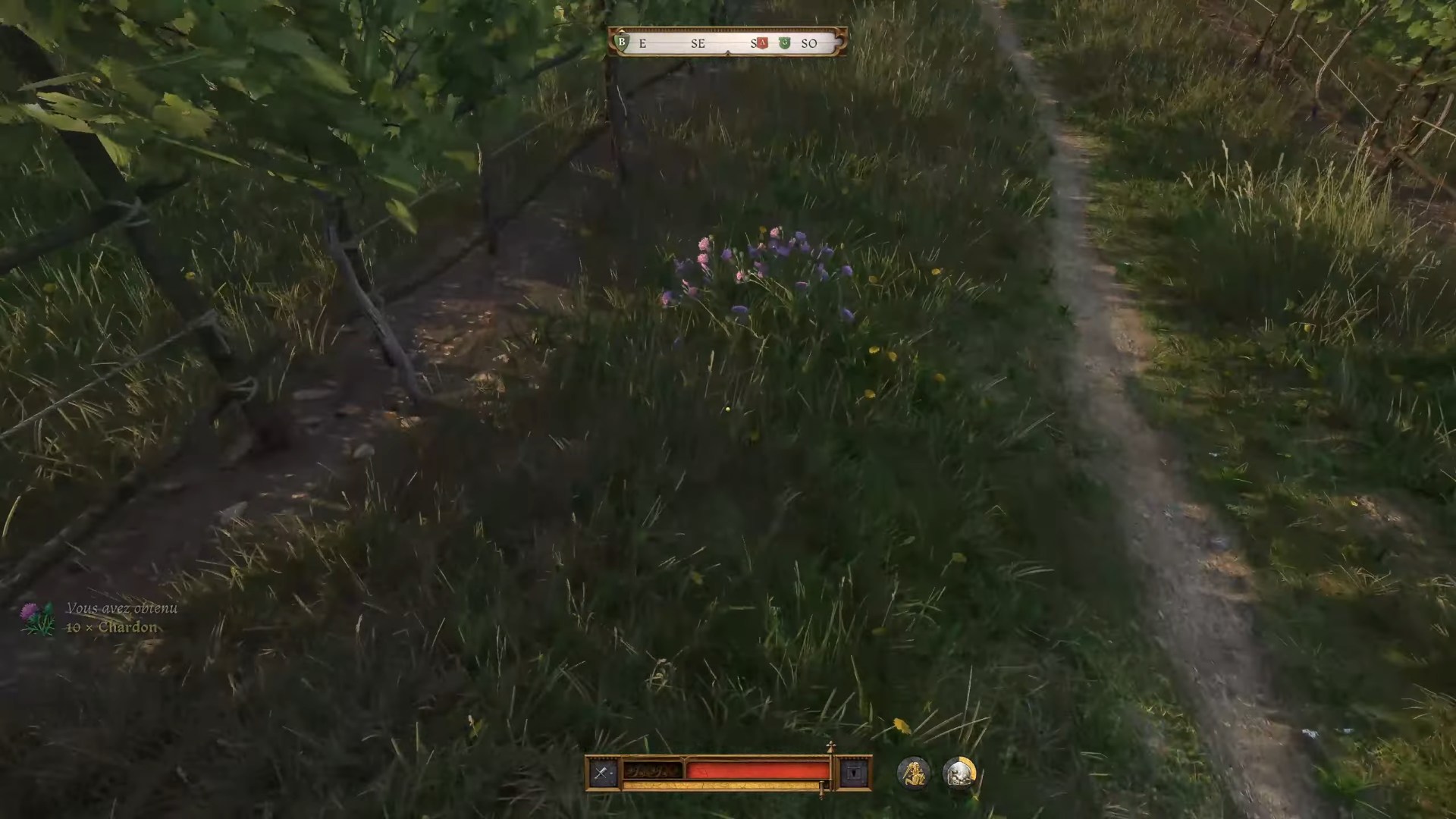This screenshot has height=819, width=1456.
Task: Click the green B shield on the compass
Action: click(x=622, y=42)
